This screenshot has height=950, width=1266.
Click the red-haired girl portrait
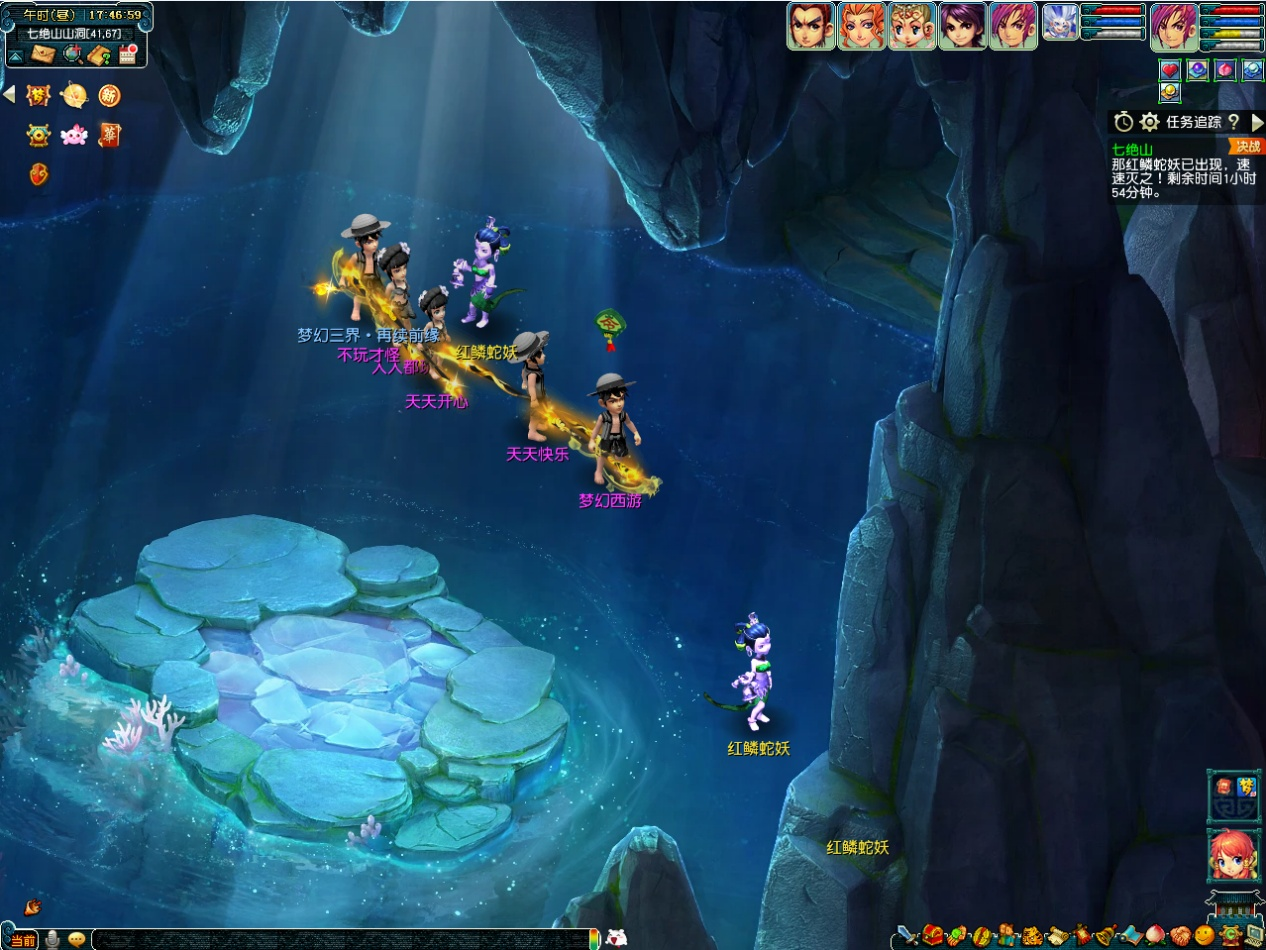pyautogui.click(x=1233, y=857)
